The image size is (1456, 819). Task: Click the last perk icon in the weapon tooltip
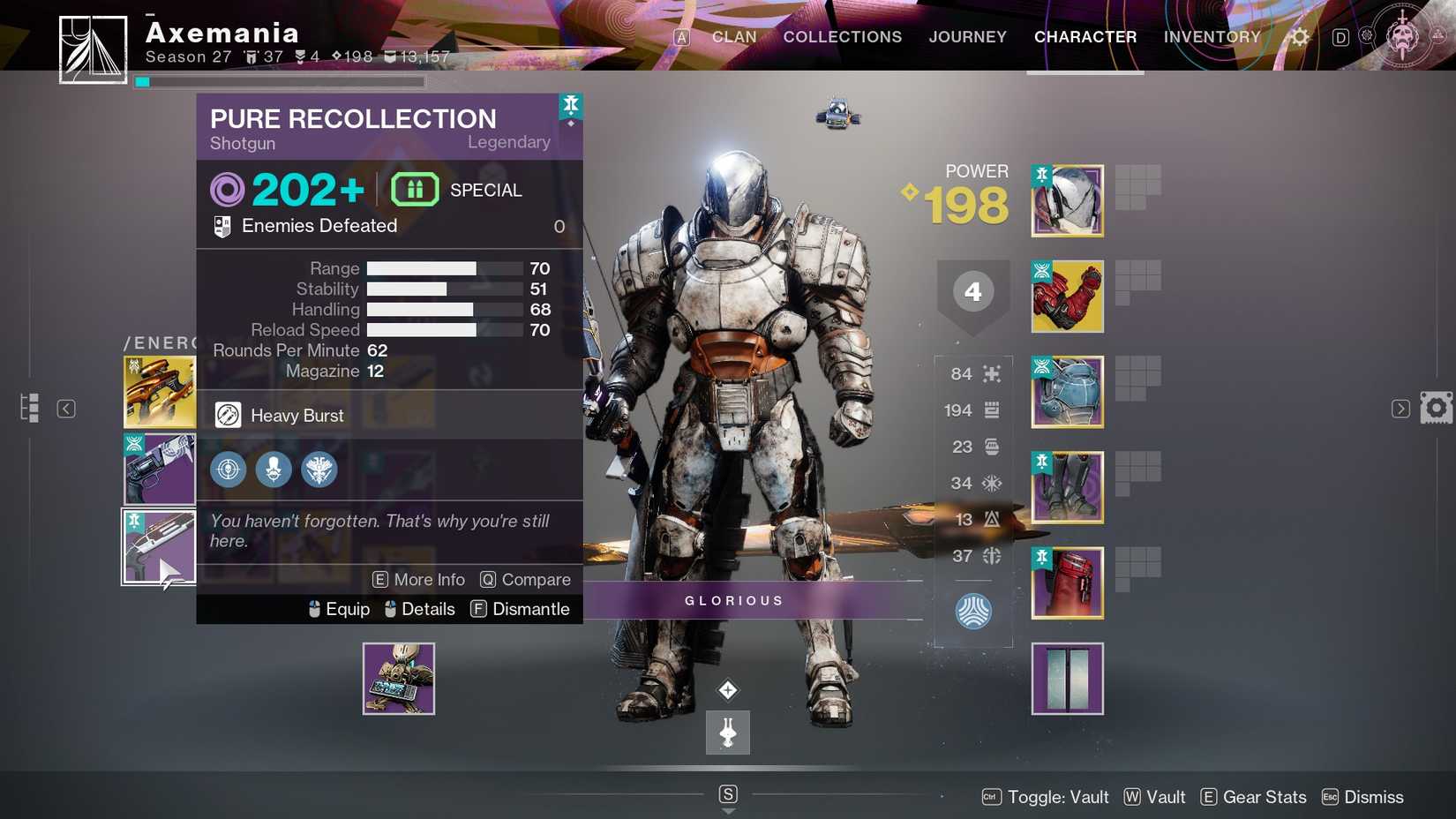[x=319, y=470]
